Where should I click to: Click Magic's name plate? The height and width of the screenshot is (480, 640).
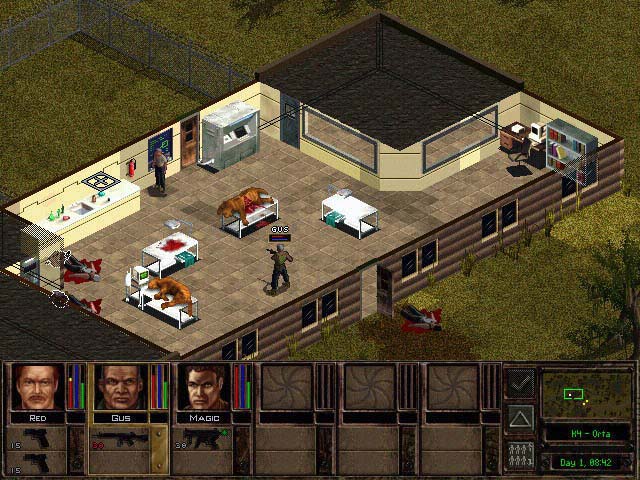click(x=205, y=417)
